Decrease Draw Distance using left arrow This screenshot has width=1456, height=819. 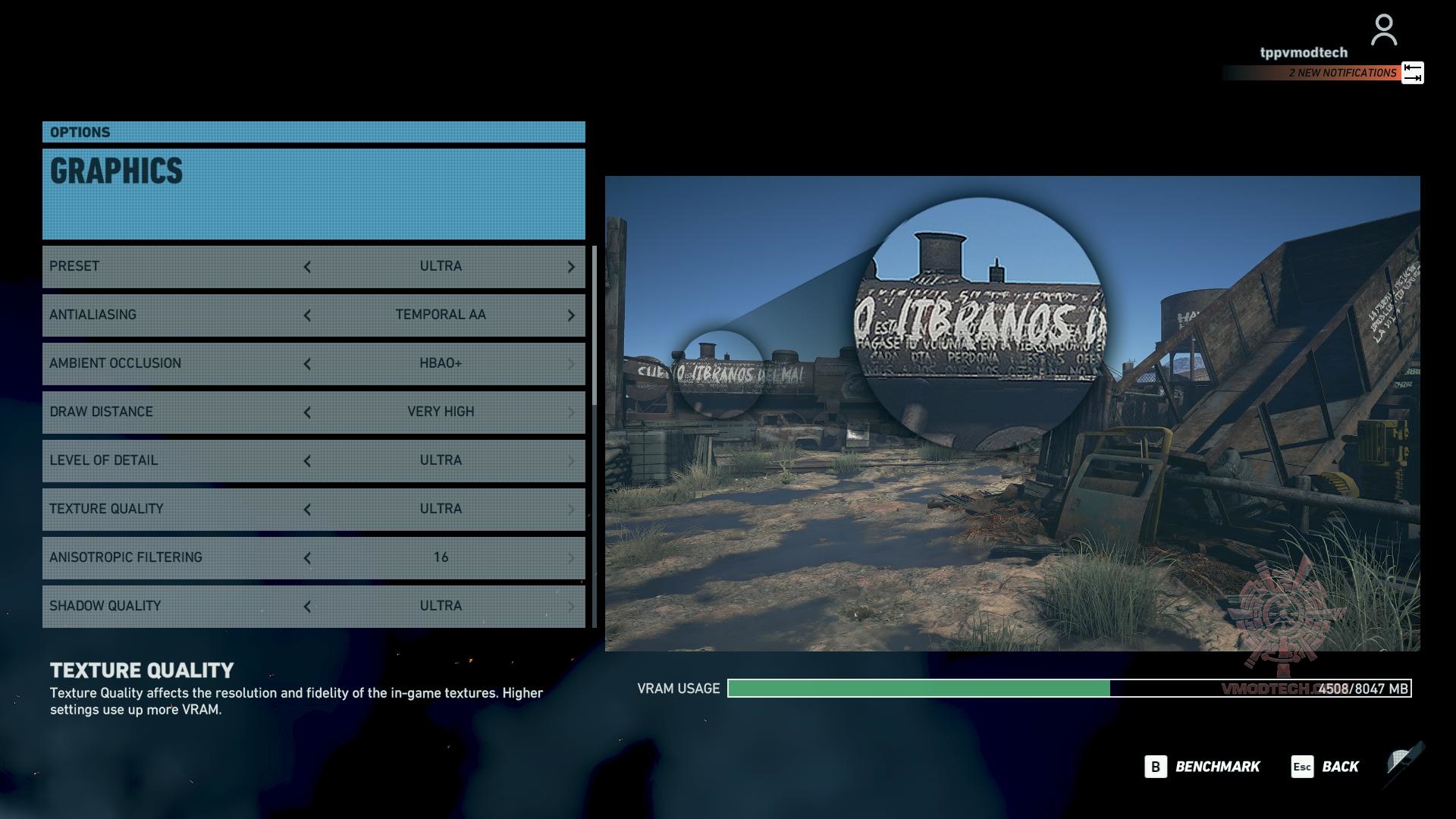click(x=307, y=413)
